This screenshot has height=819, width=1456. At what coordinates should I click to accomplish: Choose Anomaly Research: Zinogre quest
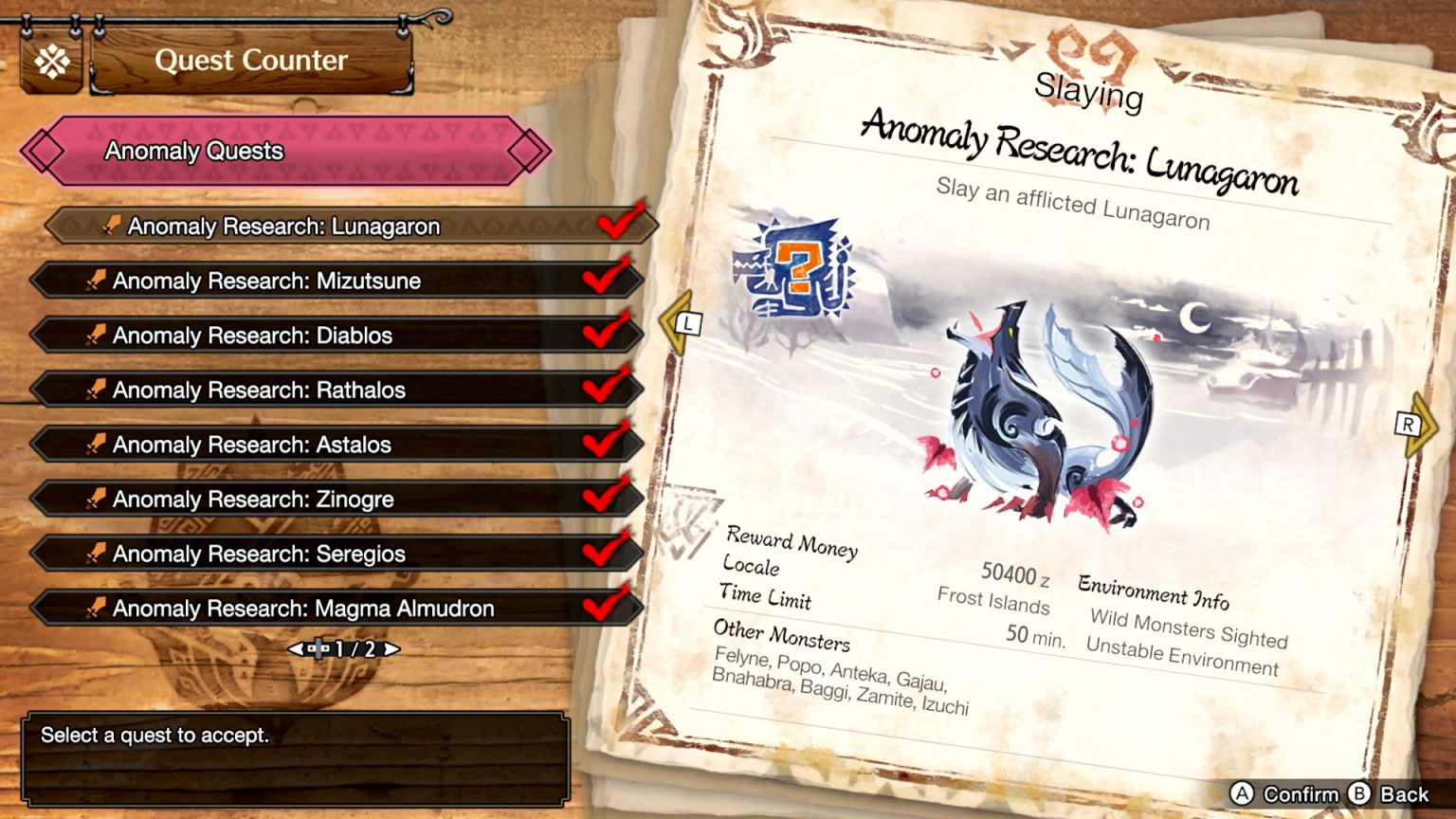coord(337,500)
